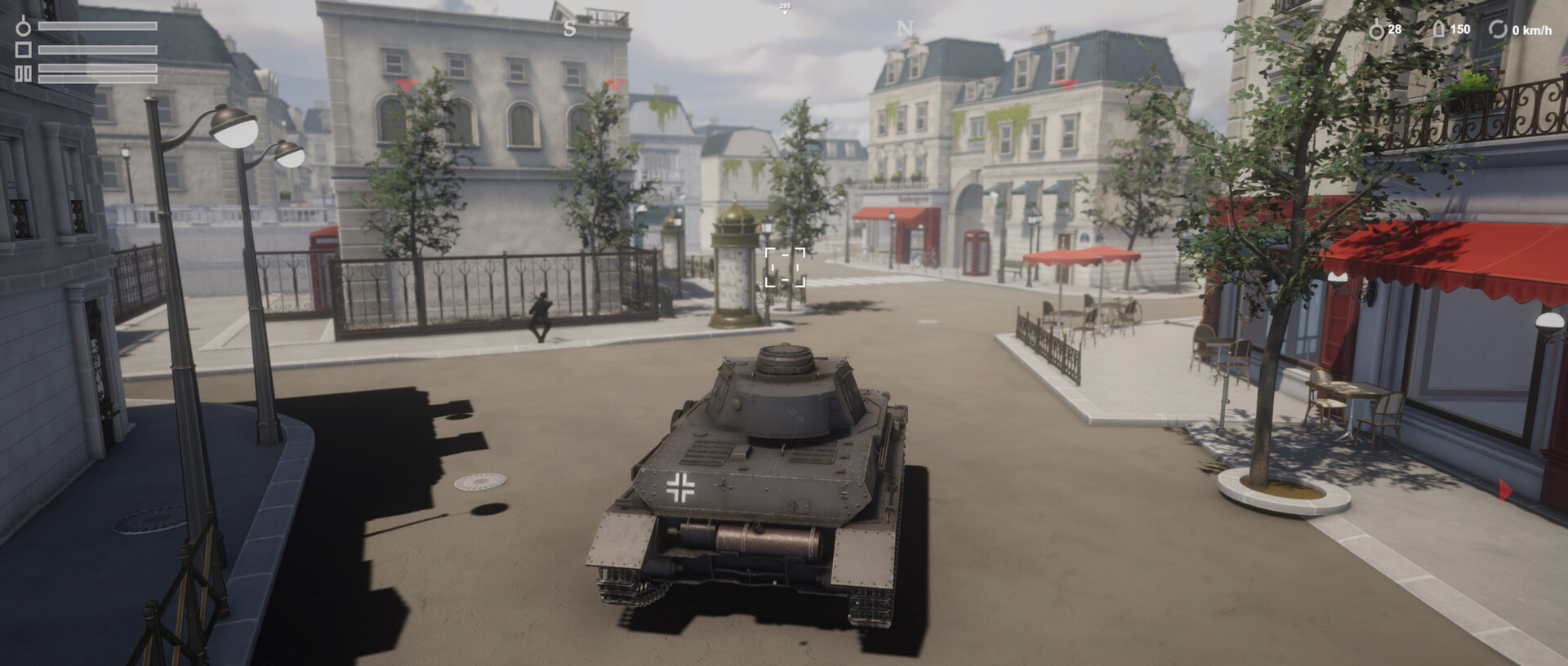Click the shell ammo icon showing 28
The image size is (1568, 666).
pos(1378,28)
